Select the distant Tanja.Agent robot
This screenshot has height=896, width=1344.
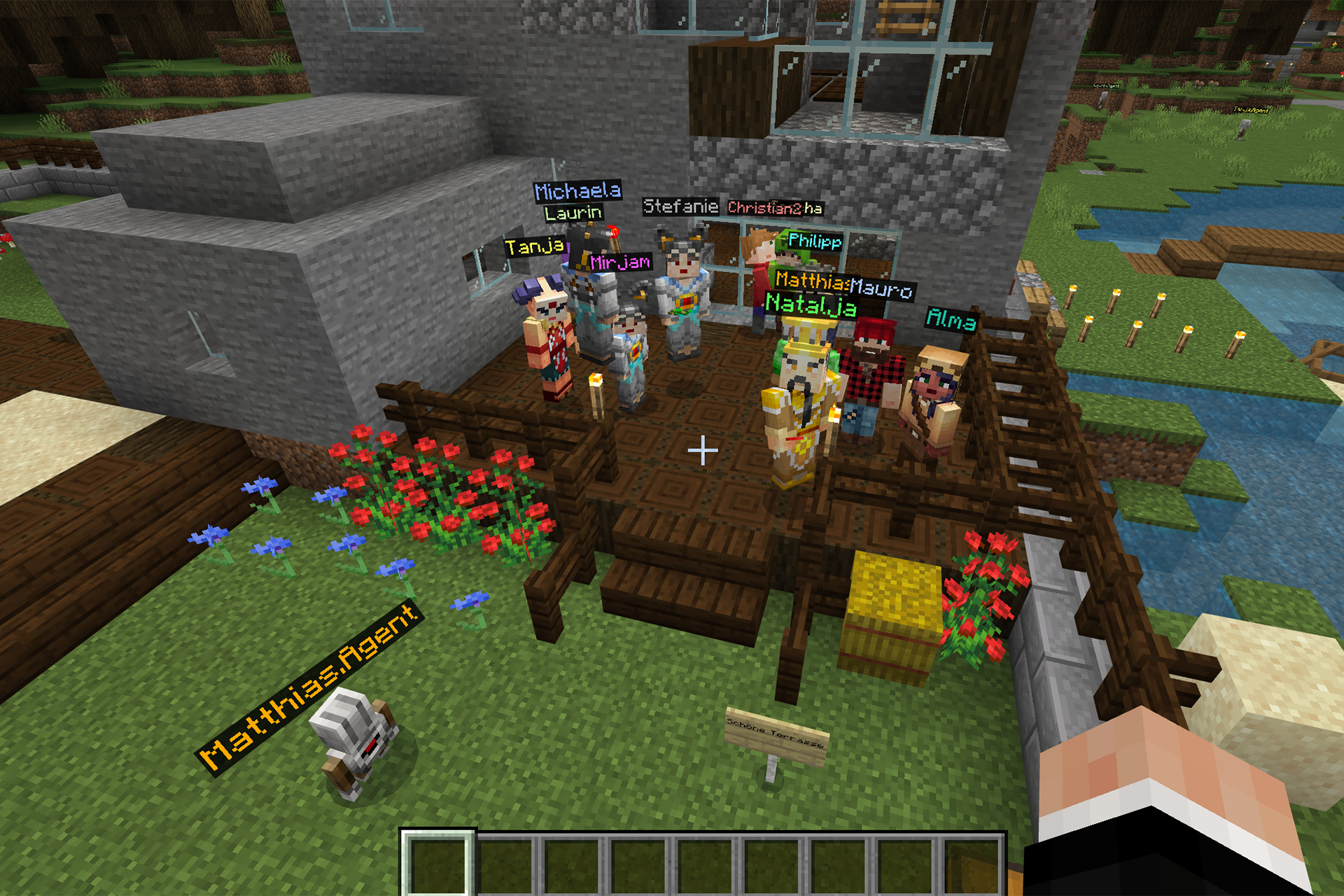[1243, 131]
